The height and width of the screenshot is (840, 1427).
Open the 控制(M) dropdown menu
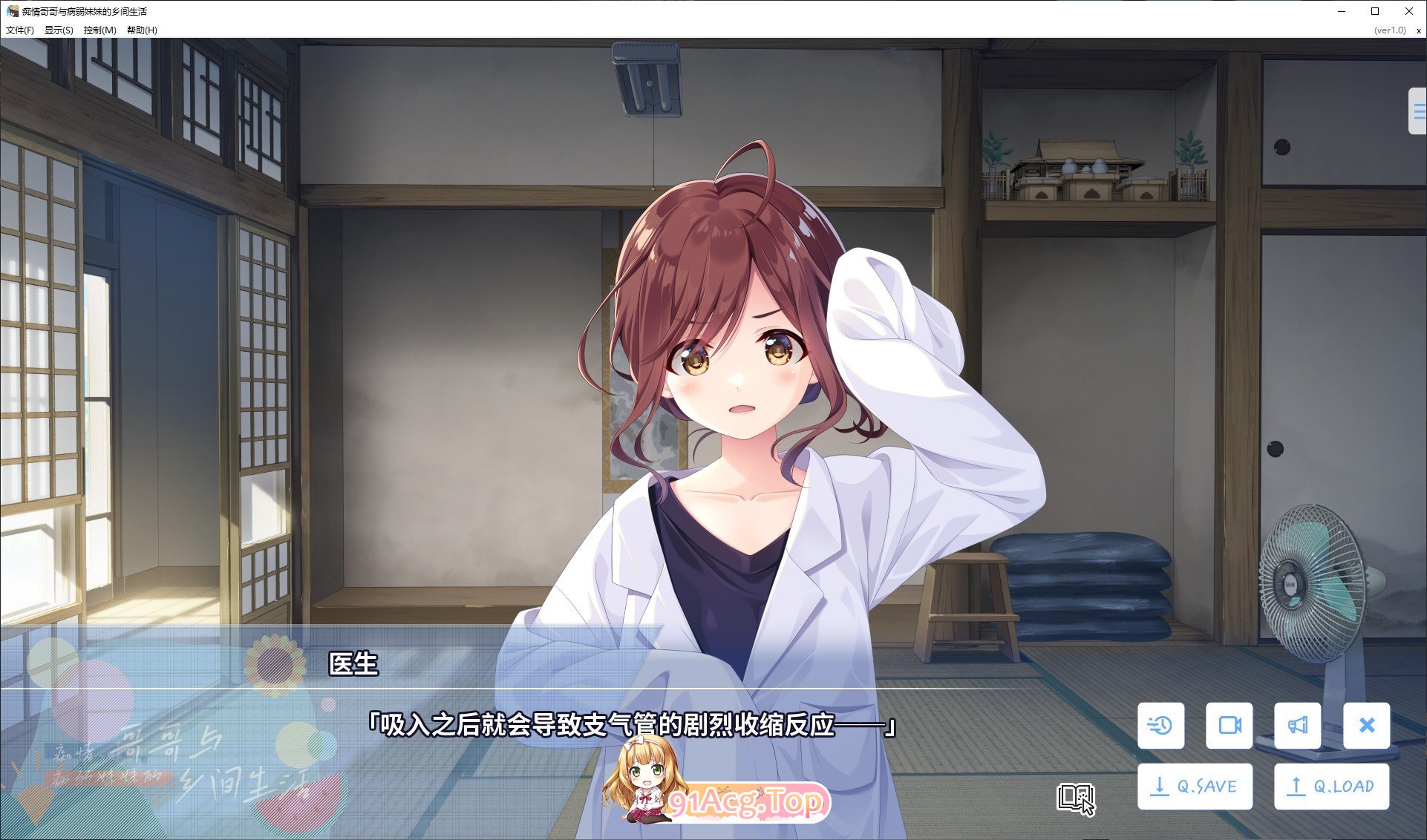99,30
